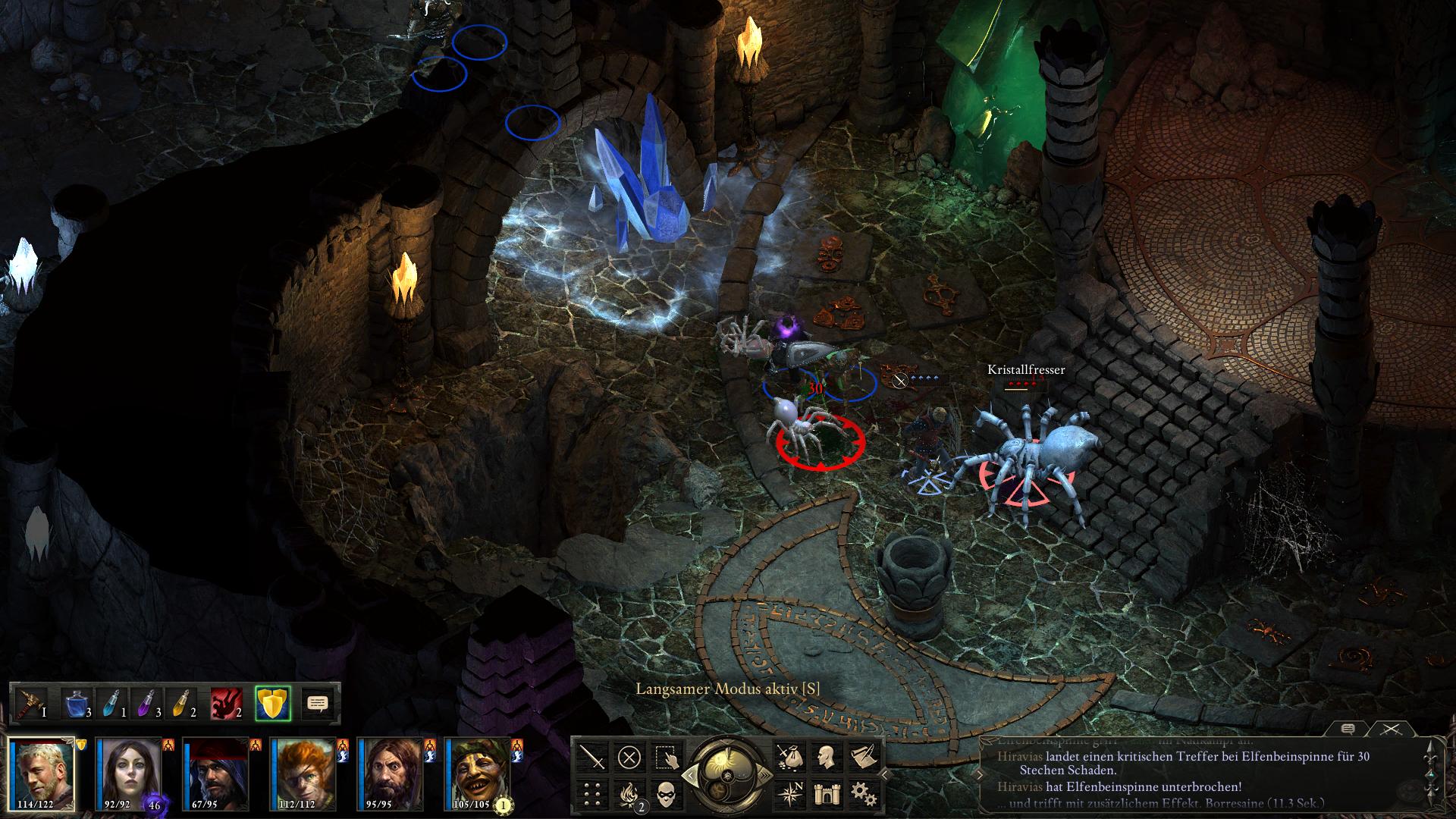Select the blond bearded man portrait
The height and width of the screenshot is (819, 1456).
[x=42, y=773]
